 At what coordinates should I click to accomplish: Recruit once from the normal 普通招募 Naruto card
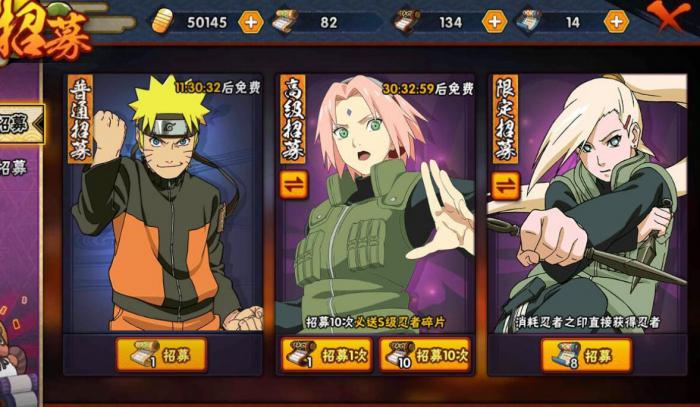click(x=161, y=354)
